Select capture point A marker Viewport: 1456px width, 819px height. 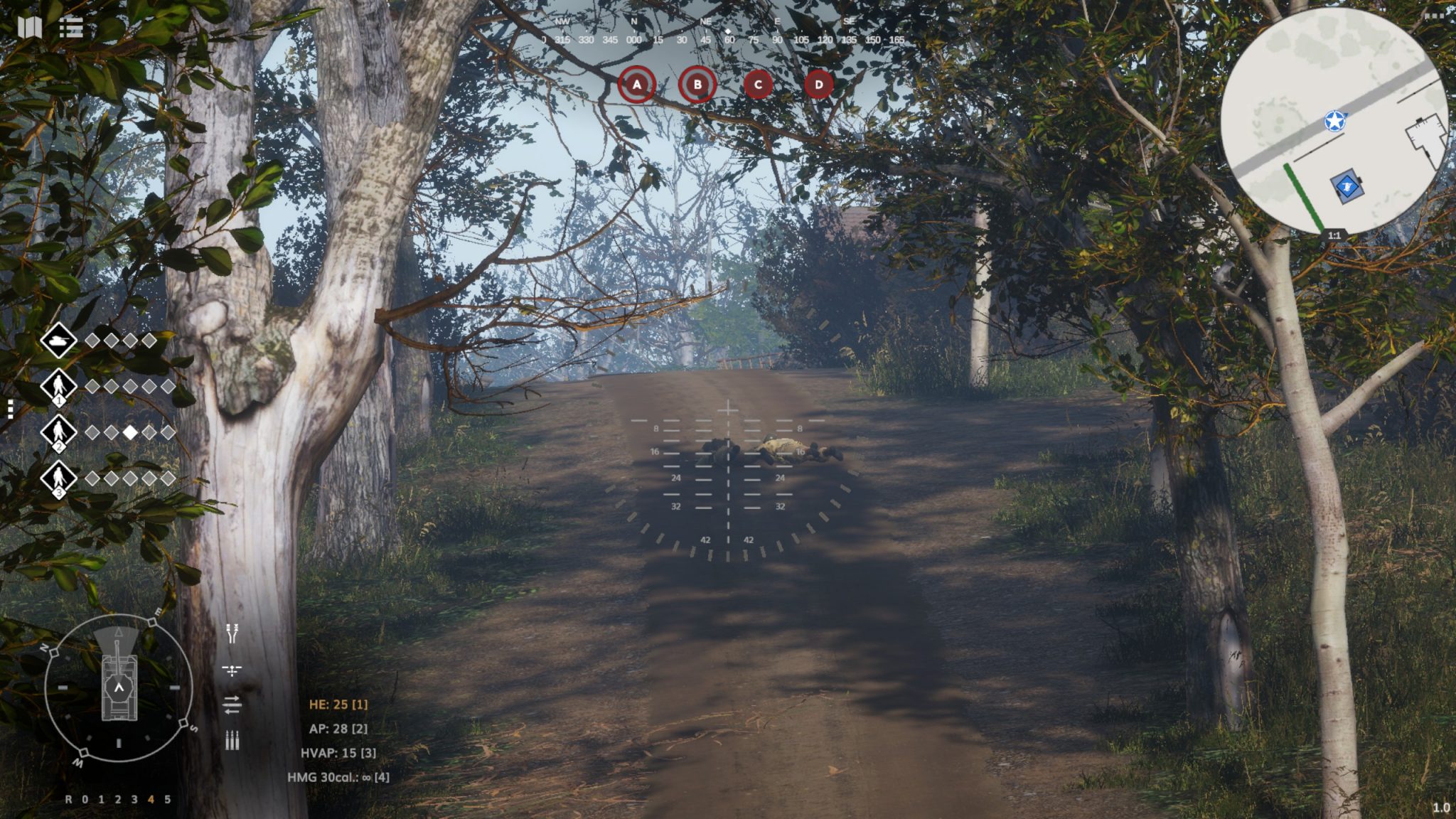(x=636, y=85)
